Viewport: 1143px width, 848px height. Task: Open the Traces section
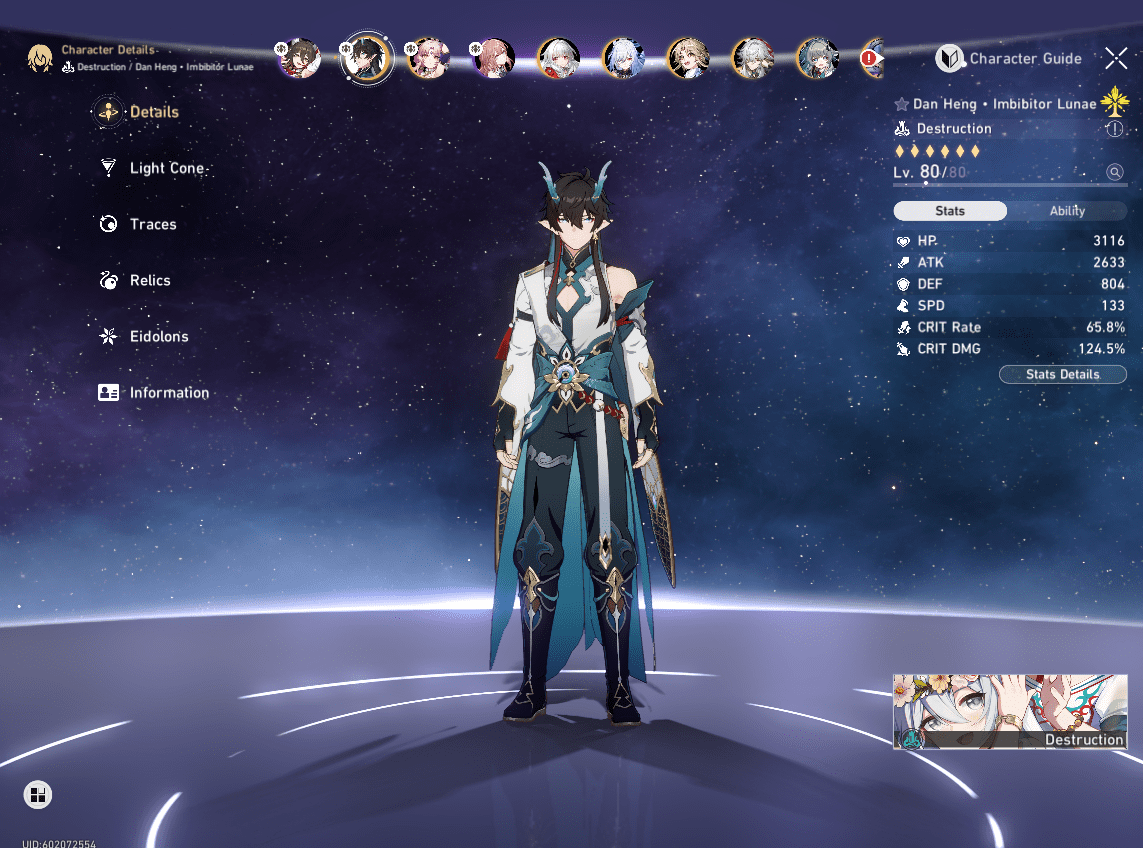[152, 225]
